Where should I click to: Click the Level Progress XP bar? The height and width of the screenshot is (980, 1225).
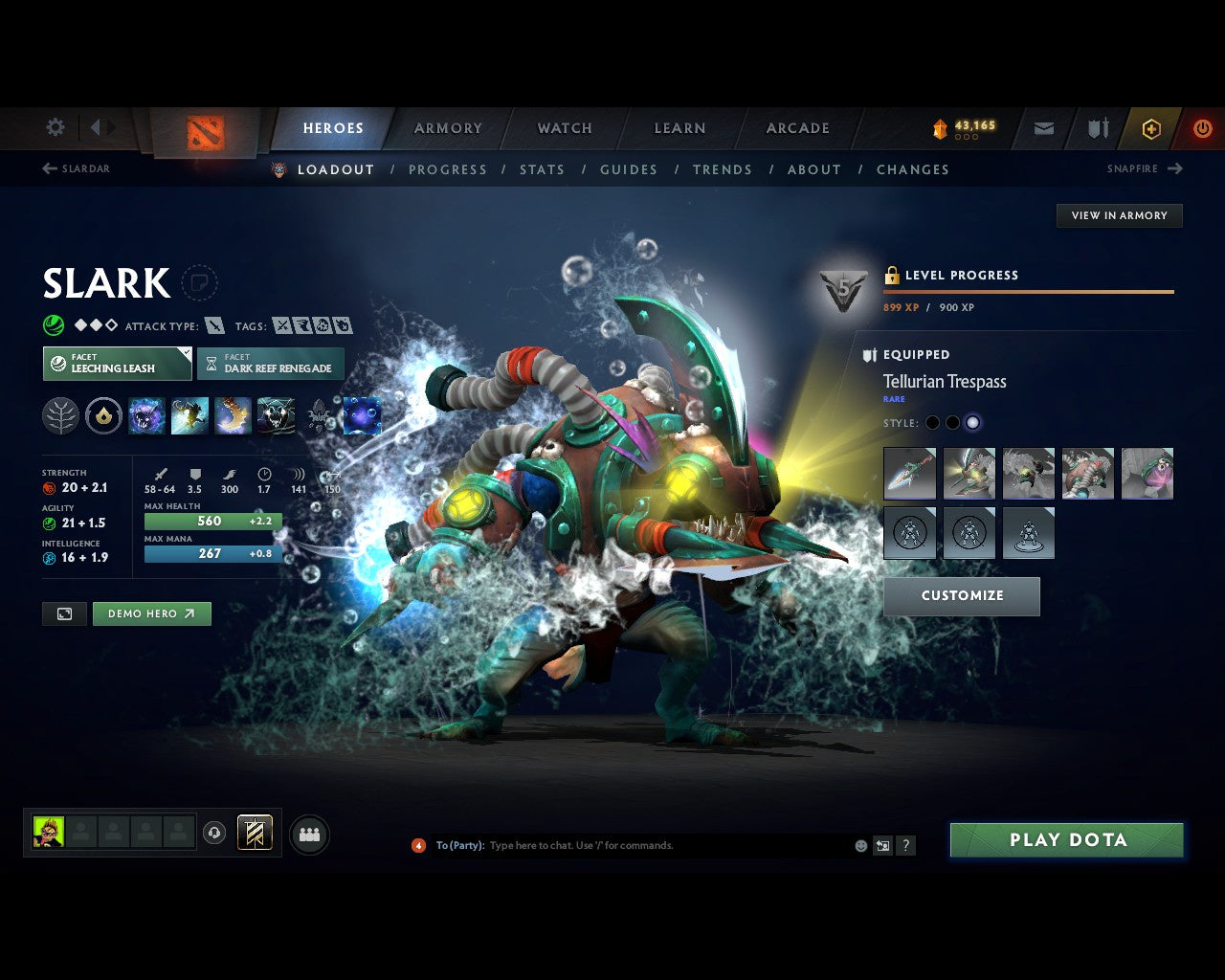coord(1029,293)
